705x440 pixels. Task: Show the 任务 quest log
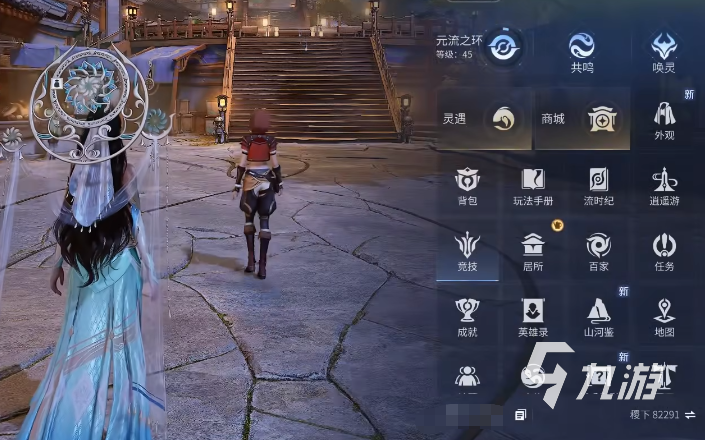(x=664, y=250)
